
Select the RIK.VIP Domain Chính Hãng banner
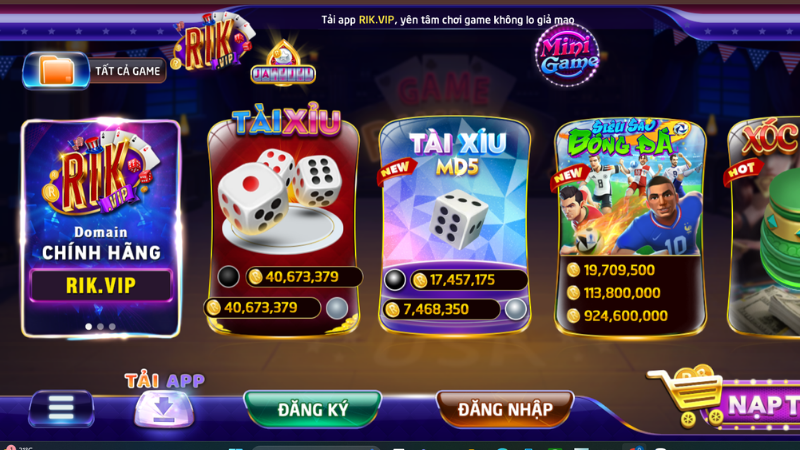point(102,228)
